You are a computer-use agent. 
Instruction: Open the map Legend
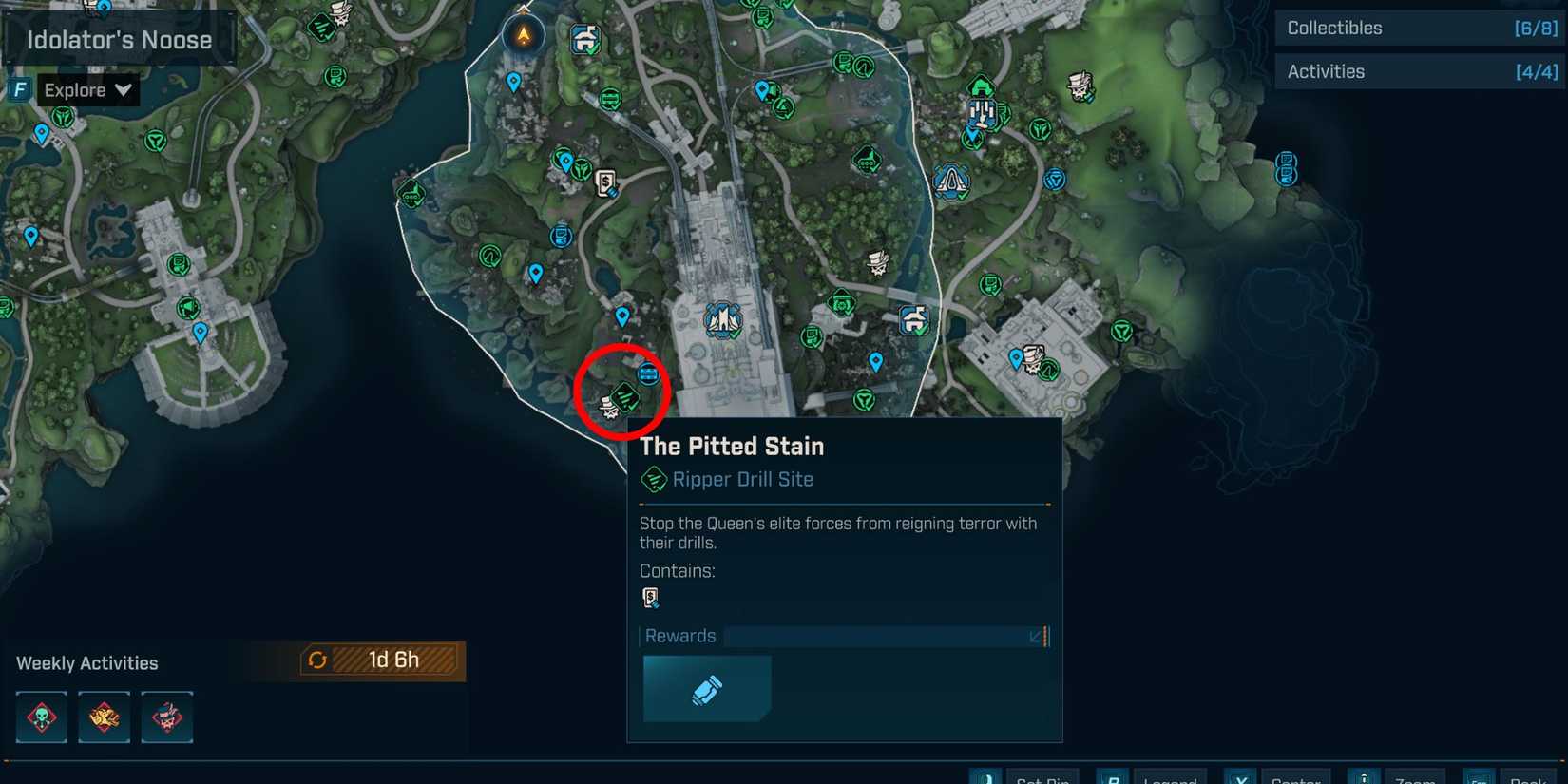coord(1170,778)
